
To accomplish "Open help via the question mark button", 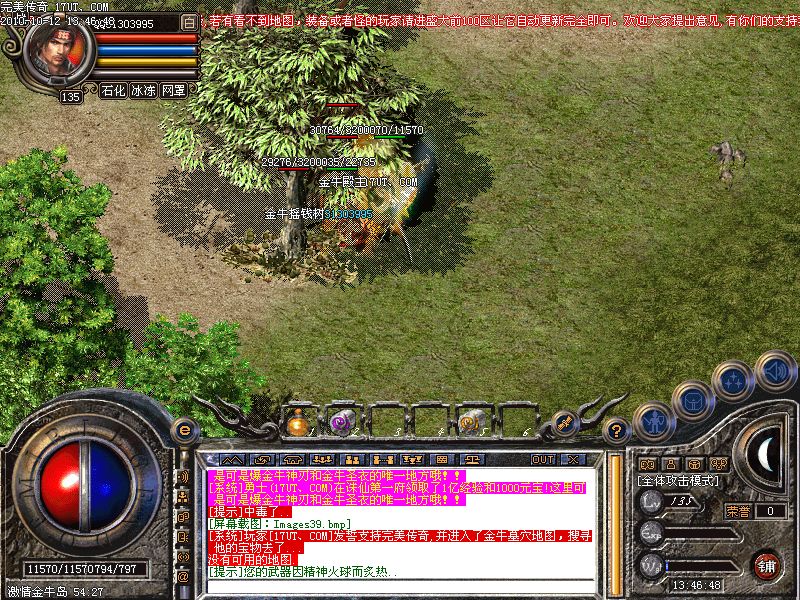I will (618, 431).
